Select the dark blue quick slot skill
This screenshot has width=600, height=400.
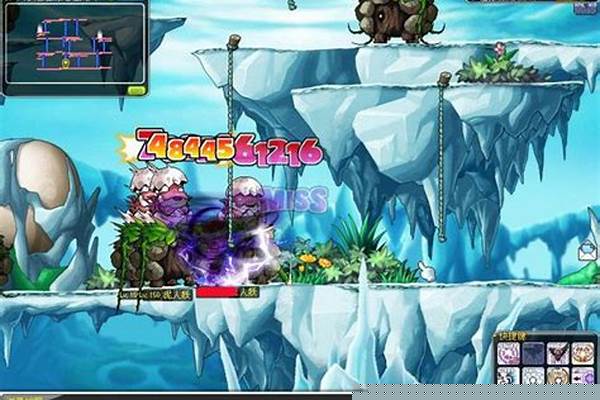coord(533,353)
